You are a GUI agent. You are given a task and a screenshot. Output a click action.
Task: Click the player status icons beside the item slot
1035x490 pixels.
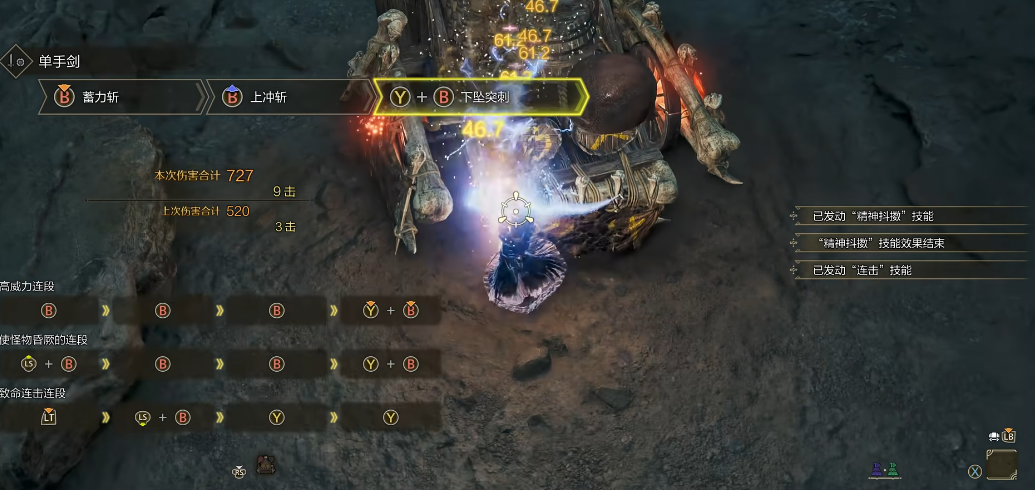[x=886, y=469]
